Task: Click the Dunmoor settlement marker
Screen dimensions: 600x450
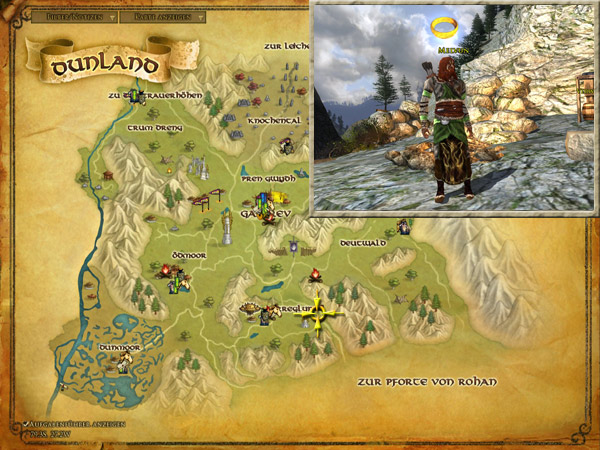Action: [x=123, y=362]
